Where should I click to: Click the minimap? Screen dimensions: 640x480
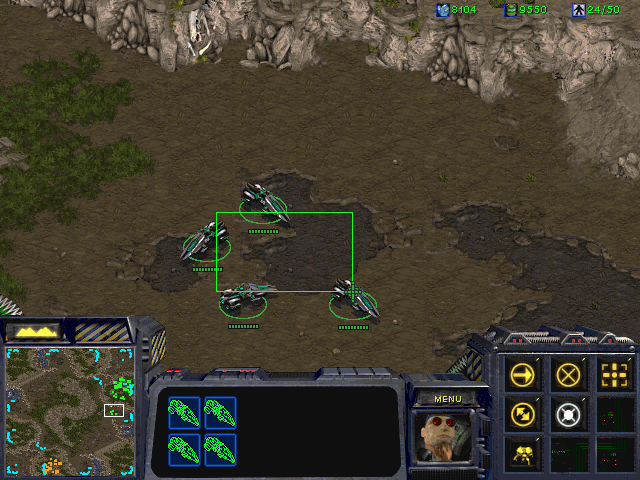click(70, 410)
